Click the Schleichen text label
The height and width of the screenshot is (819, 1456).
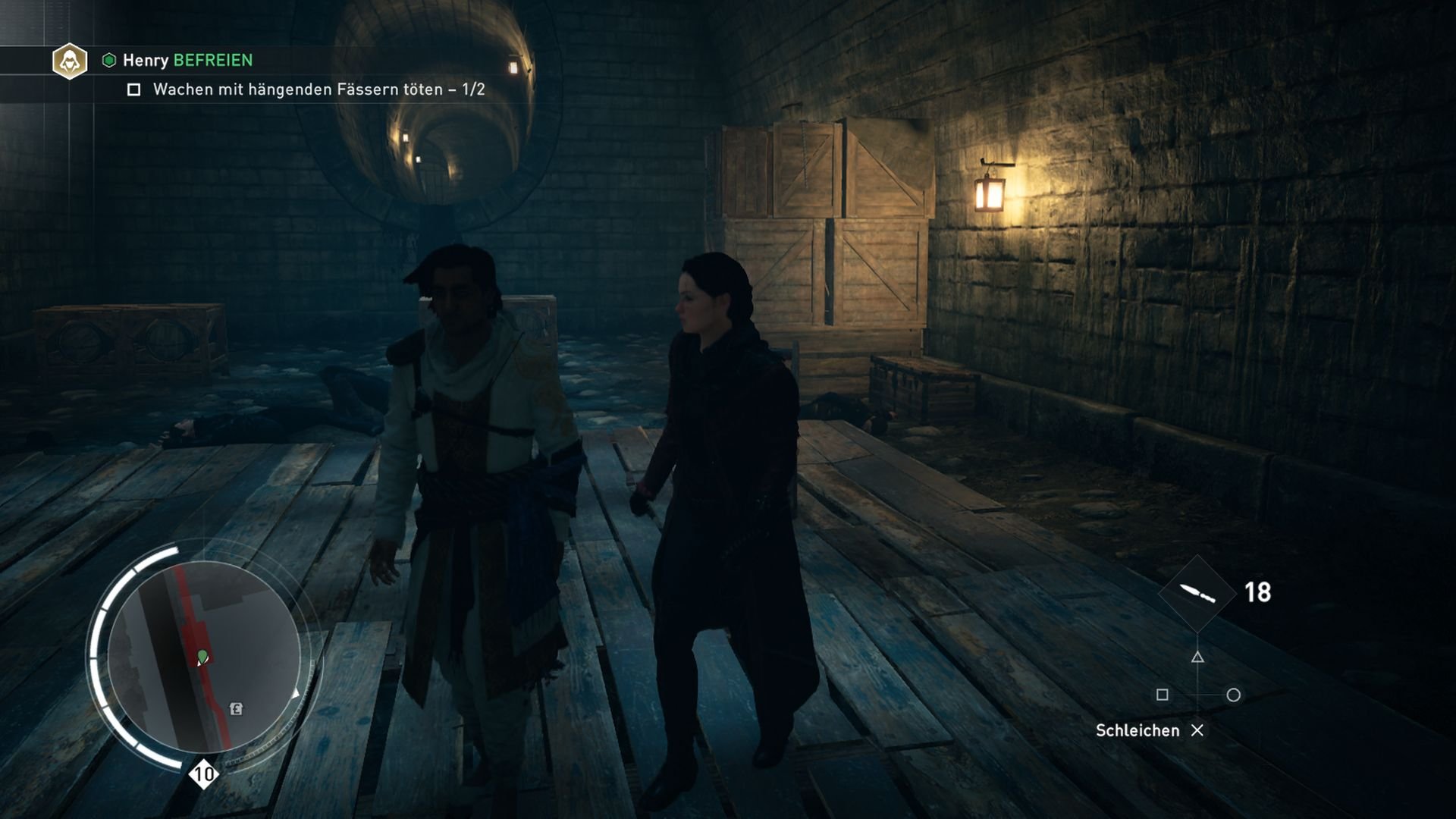pyautogui.click(x=1137, y=730)
